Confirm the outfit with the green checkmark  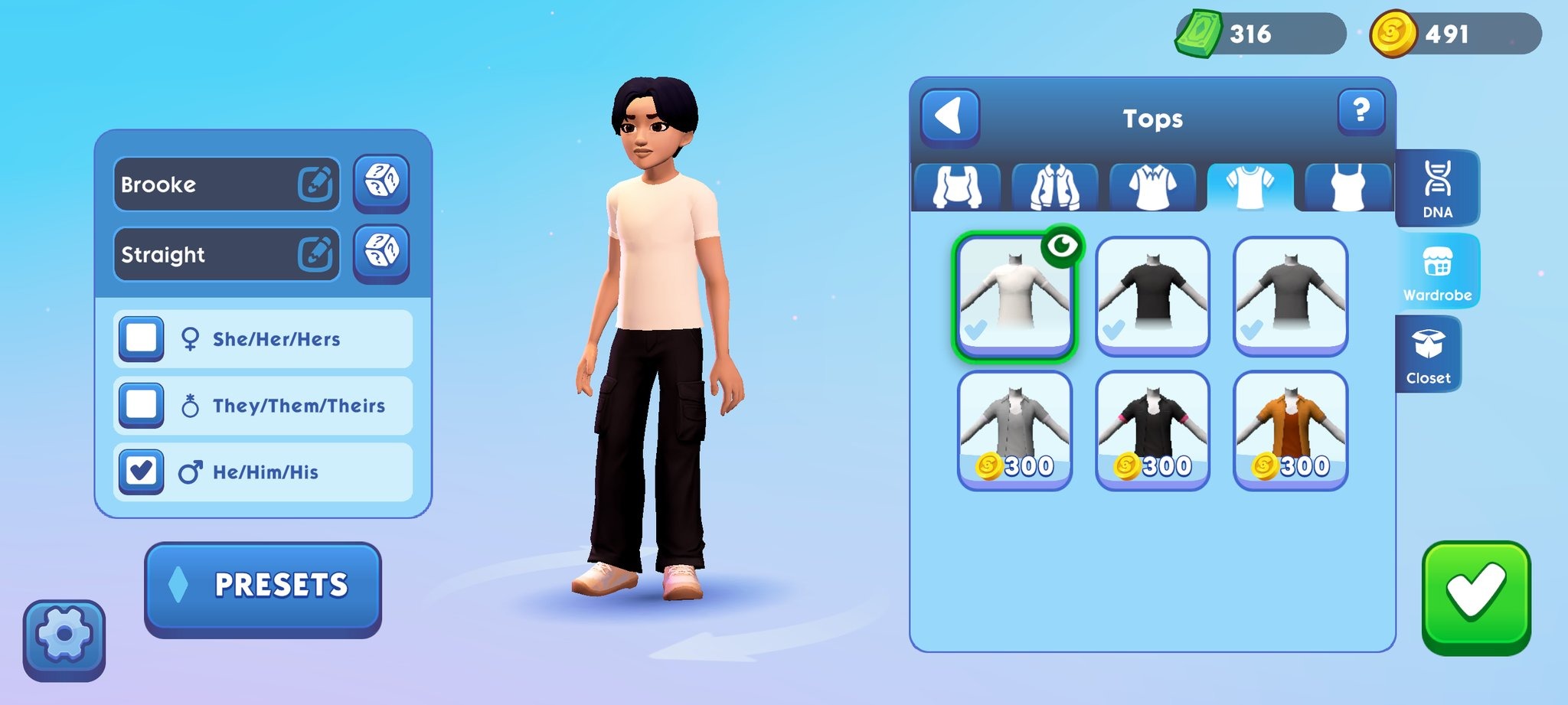[x=1475, y=596]
